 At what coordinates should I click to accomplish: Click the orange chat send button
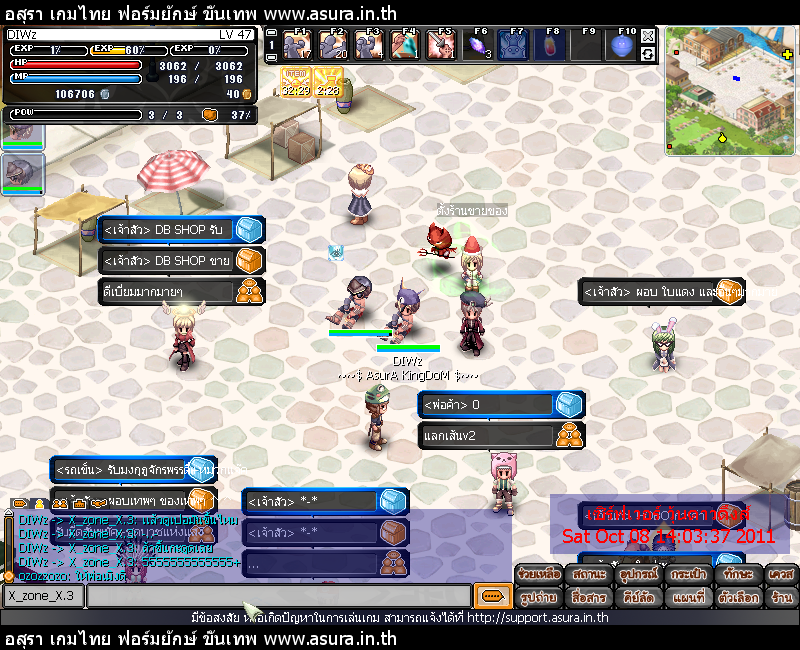[x=491, y=595]
